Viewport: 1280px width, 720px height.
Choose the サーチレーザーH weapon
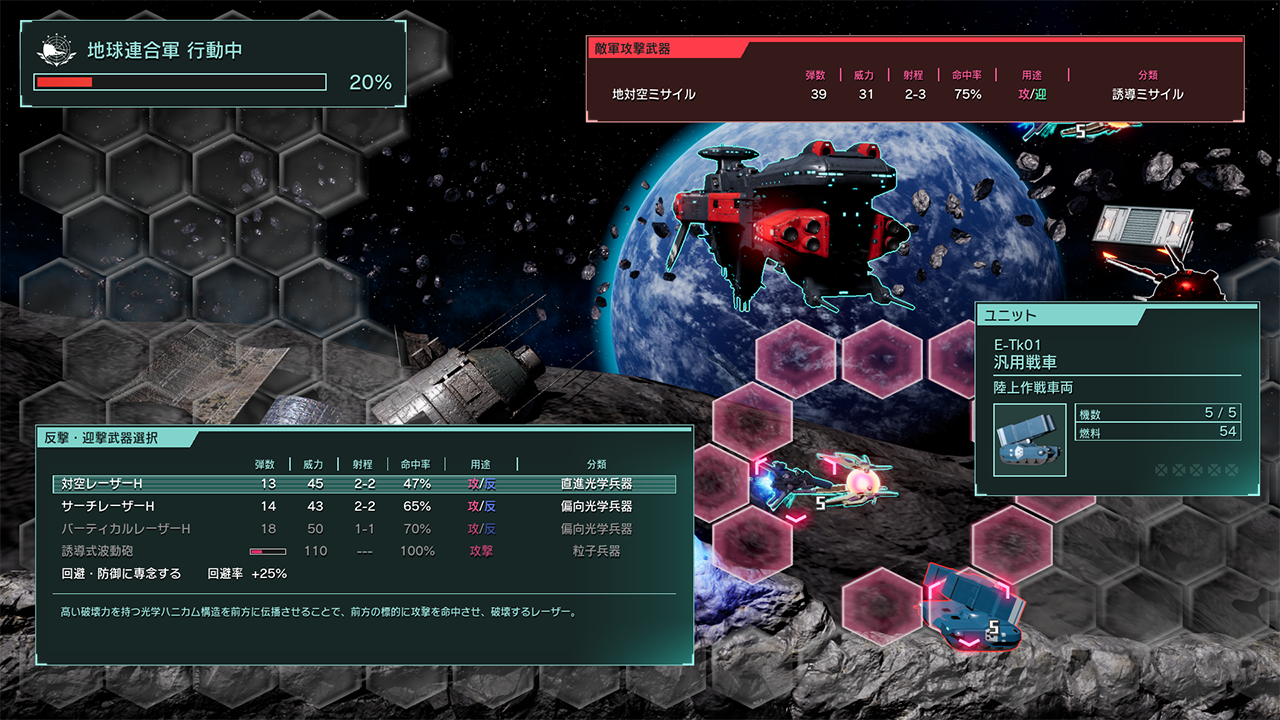[x=364, y=507]
